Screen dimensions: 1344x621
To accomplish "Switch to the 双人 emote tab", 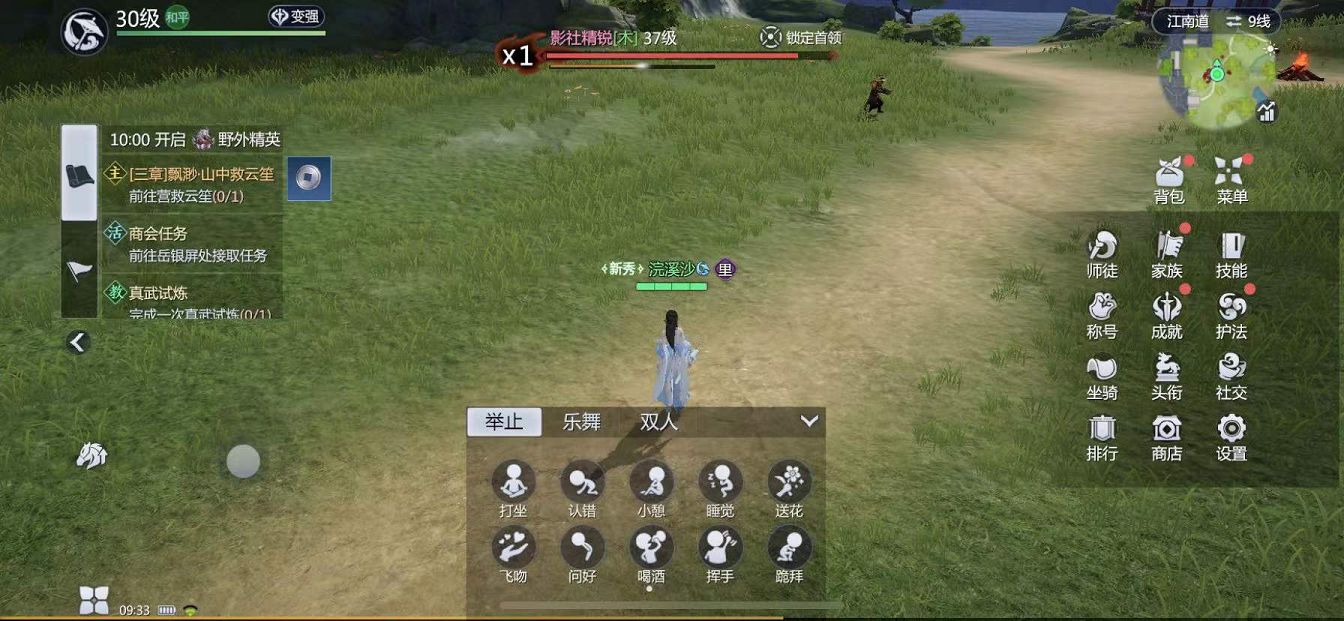I will [658, 422].
